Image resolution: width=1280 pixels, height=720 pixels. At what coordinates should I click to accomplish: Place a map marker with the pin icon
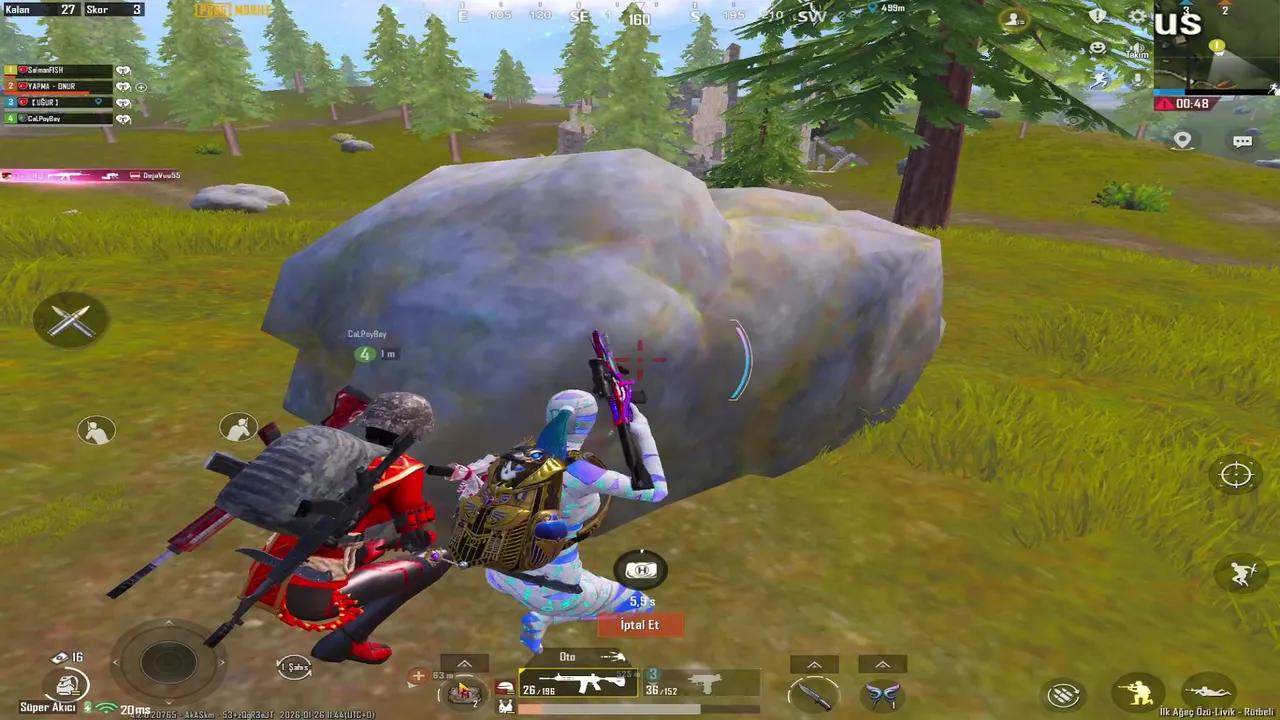click(x=1182, y=140)
